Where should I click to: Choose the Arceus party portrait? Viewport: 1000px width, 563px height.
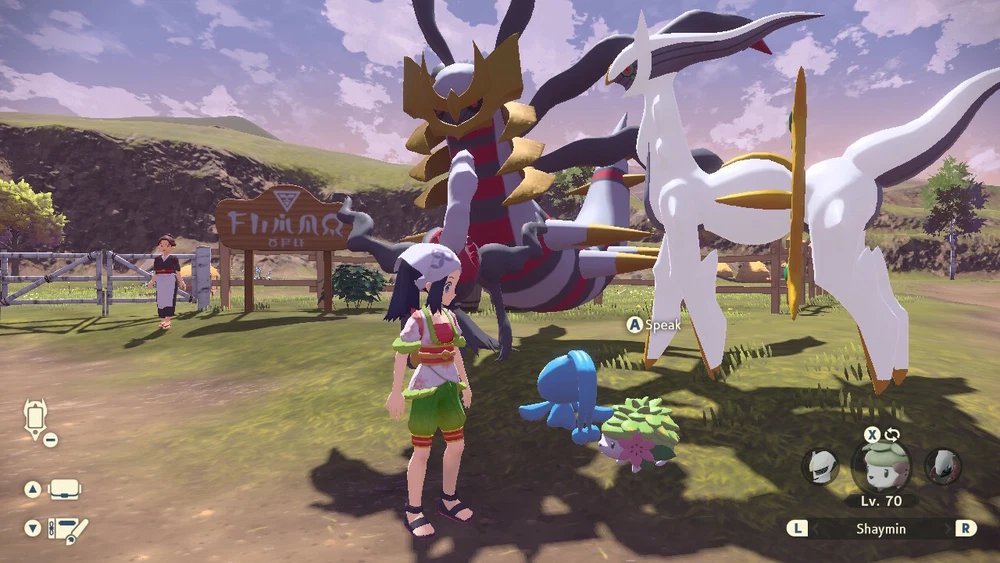tap(820, 466)
